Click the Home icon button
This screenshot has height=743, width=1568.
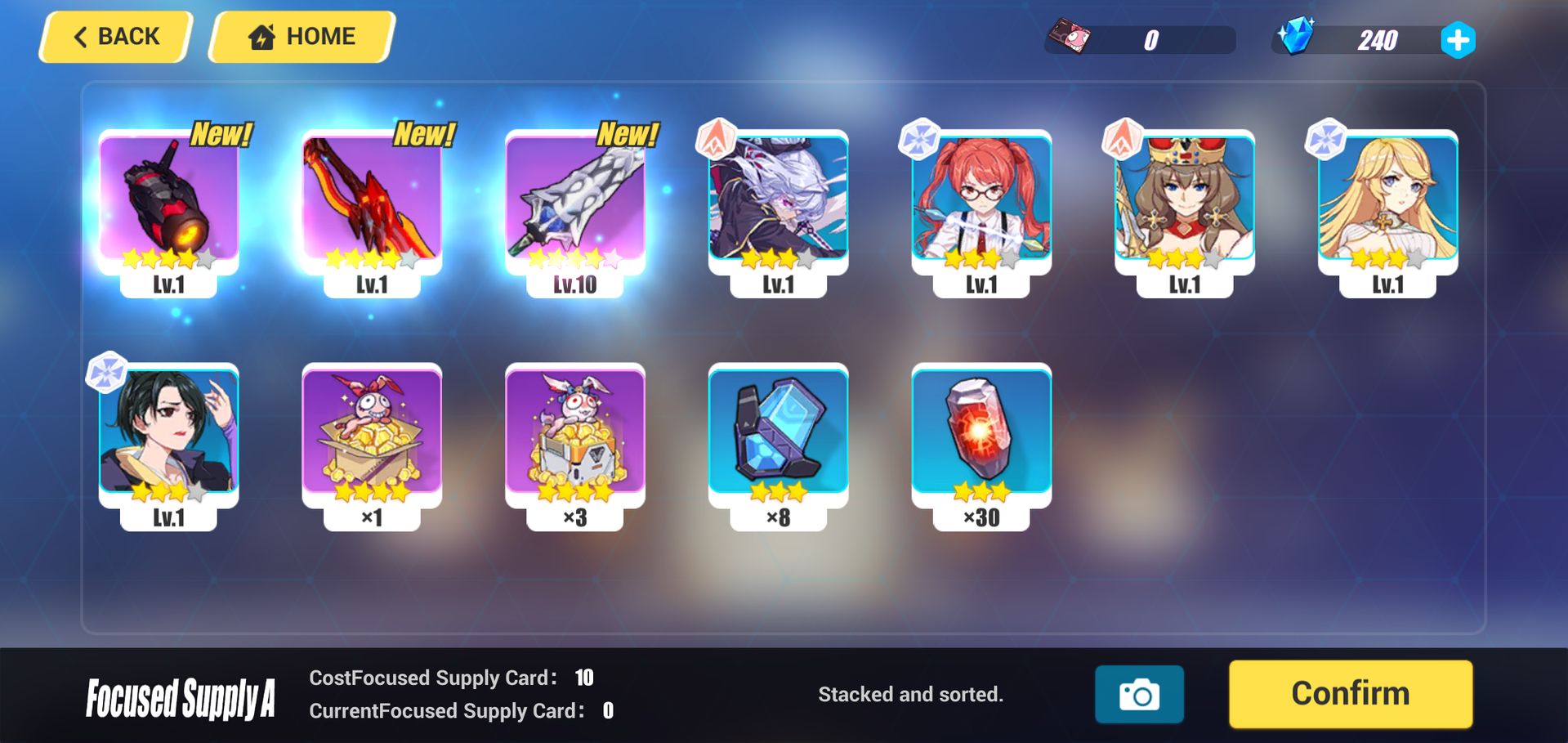(260, 36)
